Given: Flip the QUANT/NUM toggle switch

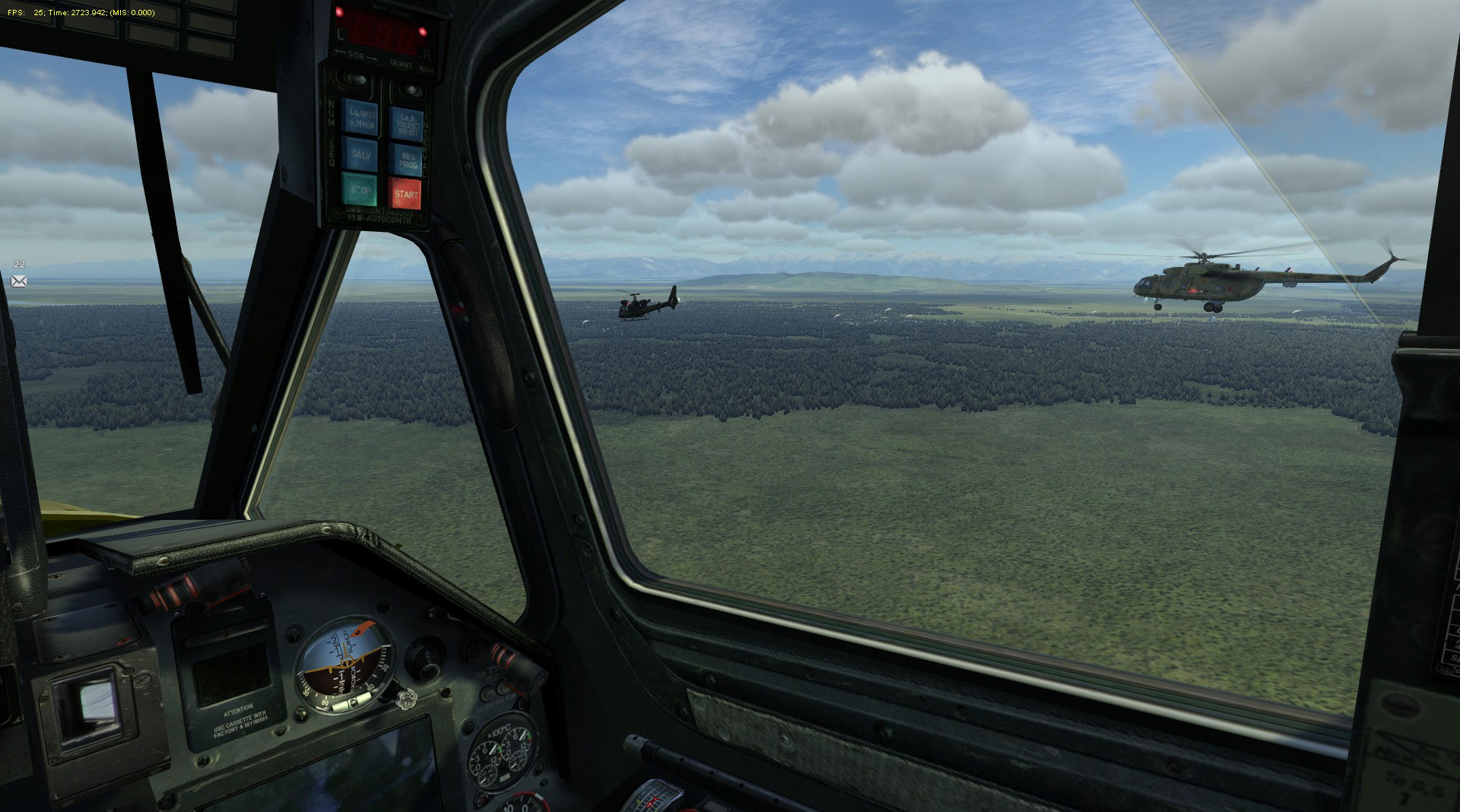Looking at the screenshot, I should tap(411, 90).
